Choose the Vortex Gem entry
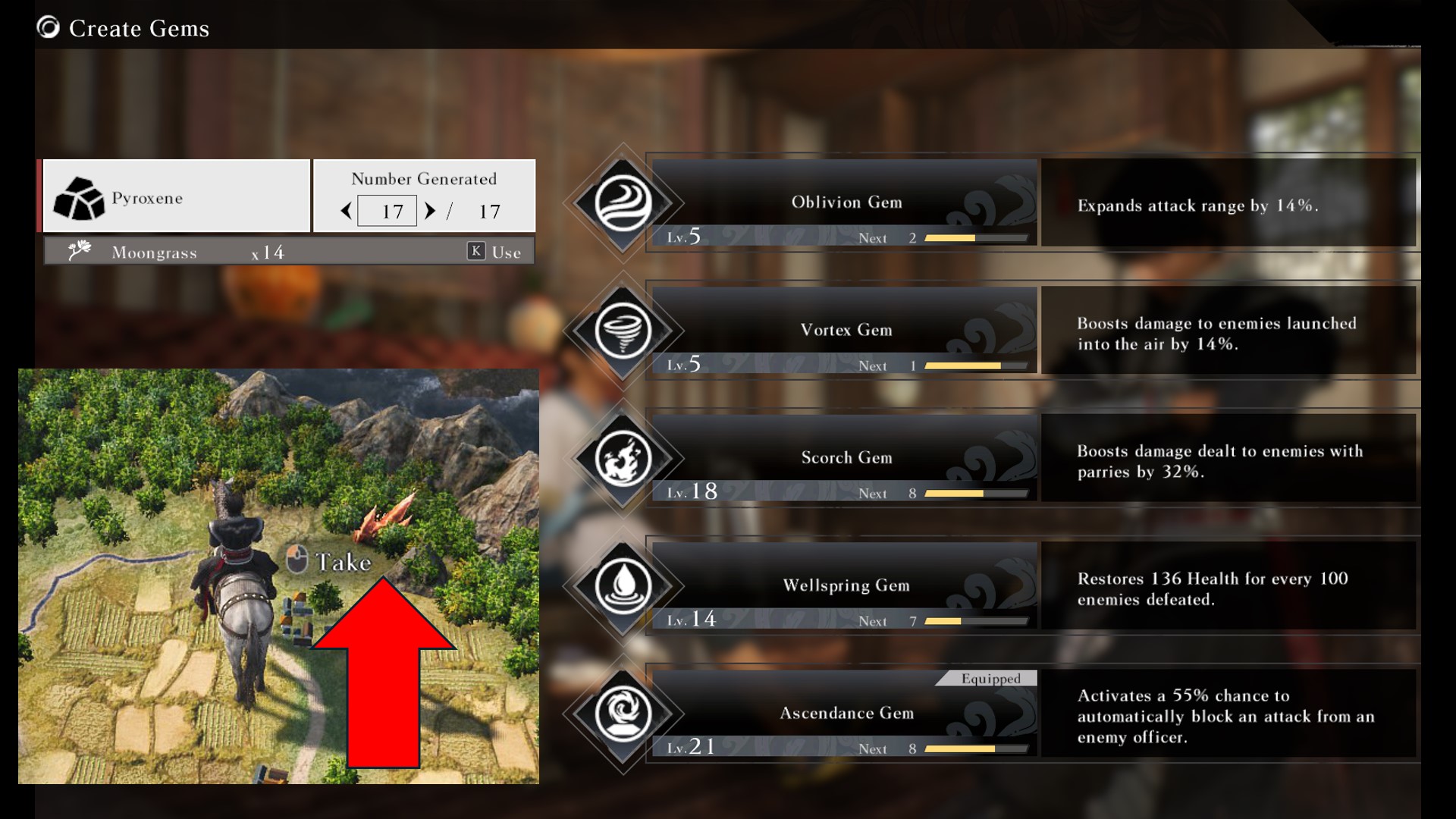Image resolution: width=1456 pixels, height=819 pixels. (x=845, y=330)
